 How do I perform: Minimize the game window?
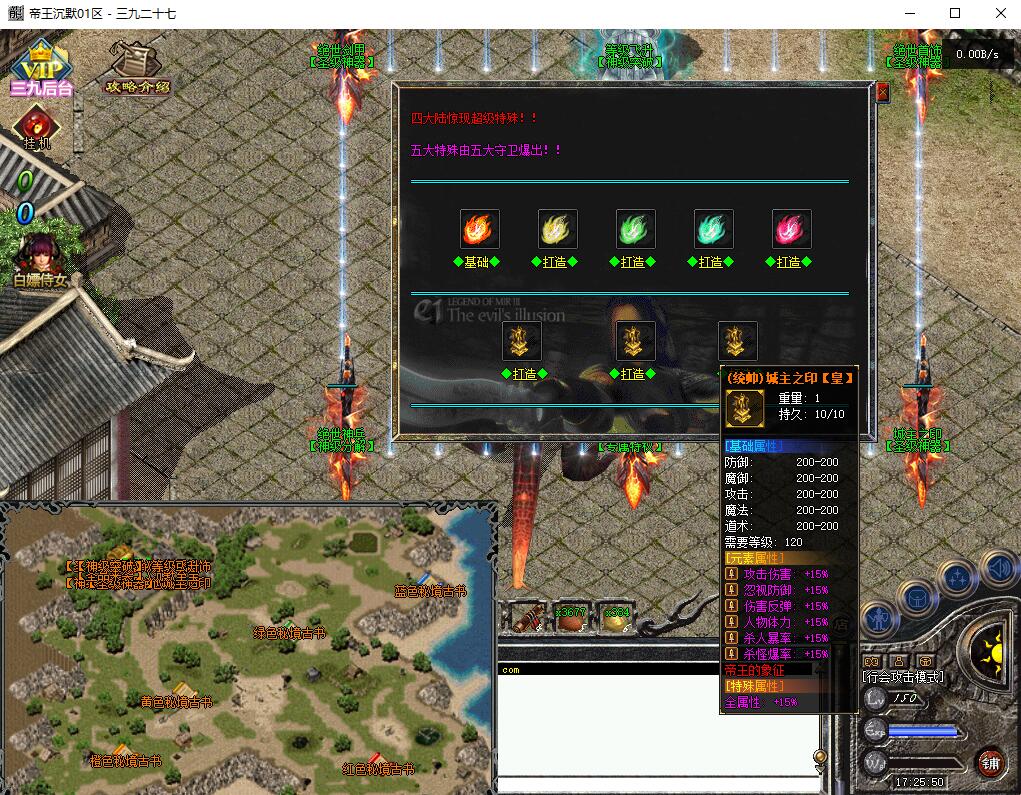[x=910, y=13]
